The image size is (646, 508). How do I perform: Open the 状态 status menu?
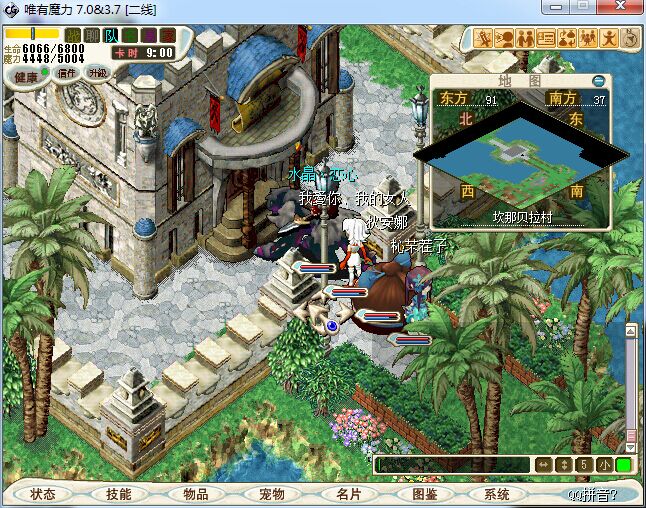pyautogui.click(x=43, y=494)
